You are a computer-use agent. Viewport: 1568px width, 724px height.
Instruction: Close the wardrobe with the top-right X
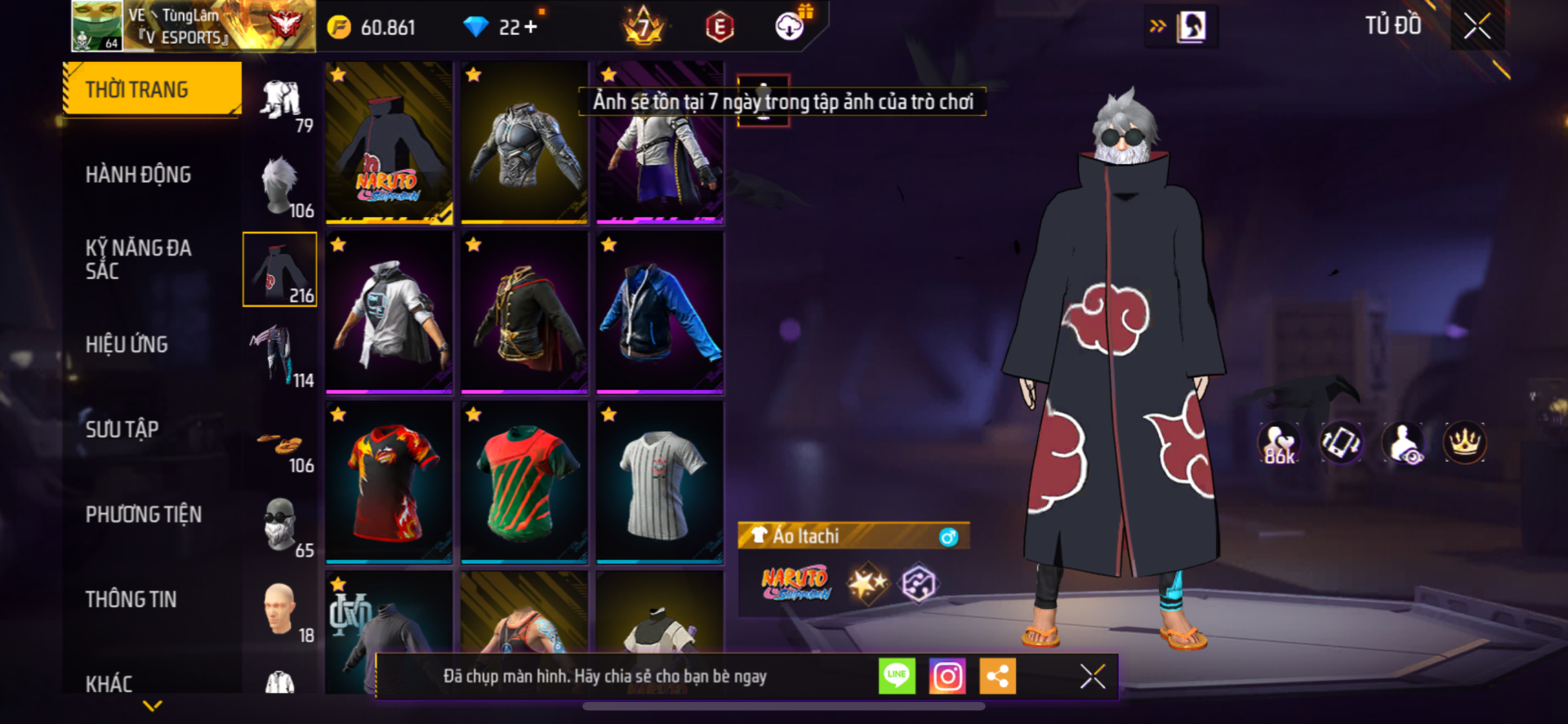1477,26
